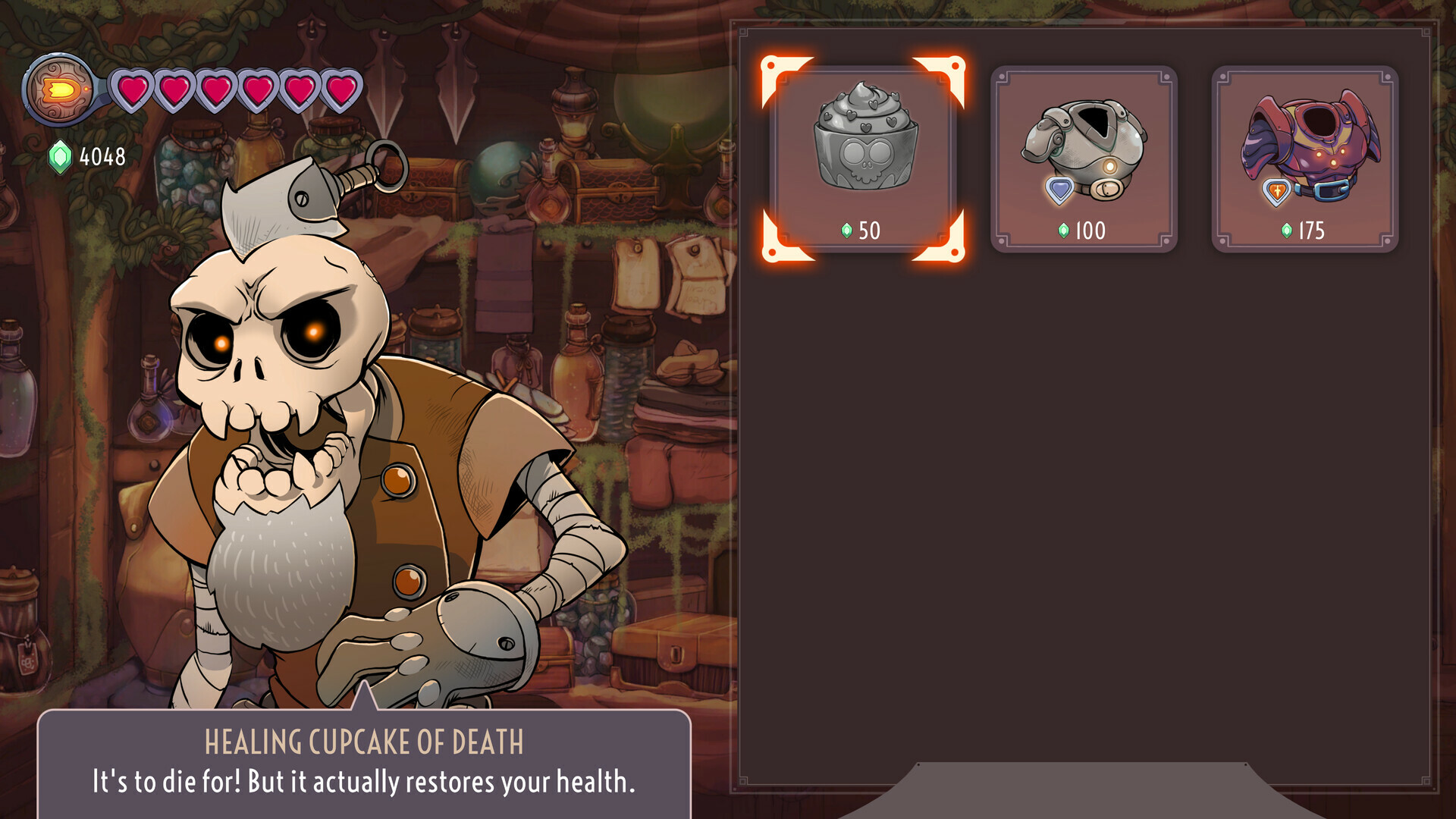Image resolution: width=1456 pixels, height=819 pixels.
Task: Toggle the highlighted selection frame on the cupcake
Action: (x=864, y=159)
